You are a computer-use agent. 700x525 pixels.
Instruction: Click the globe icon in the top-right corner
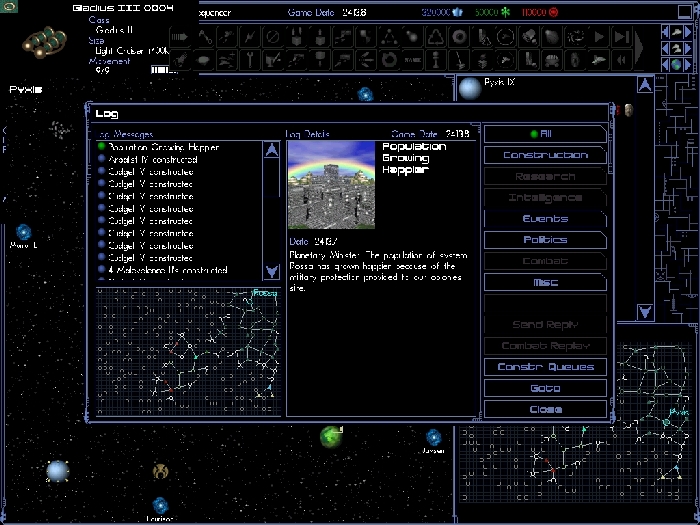coord(677,65)
